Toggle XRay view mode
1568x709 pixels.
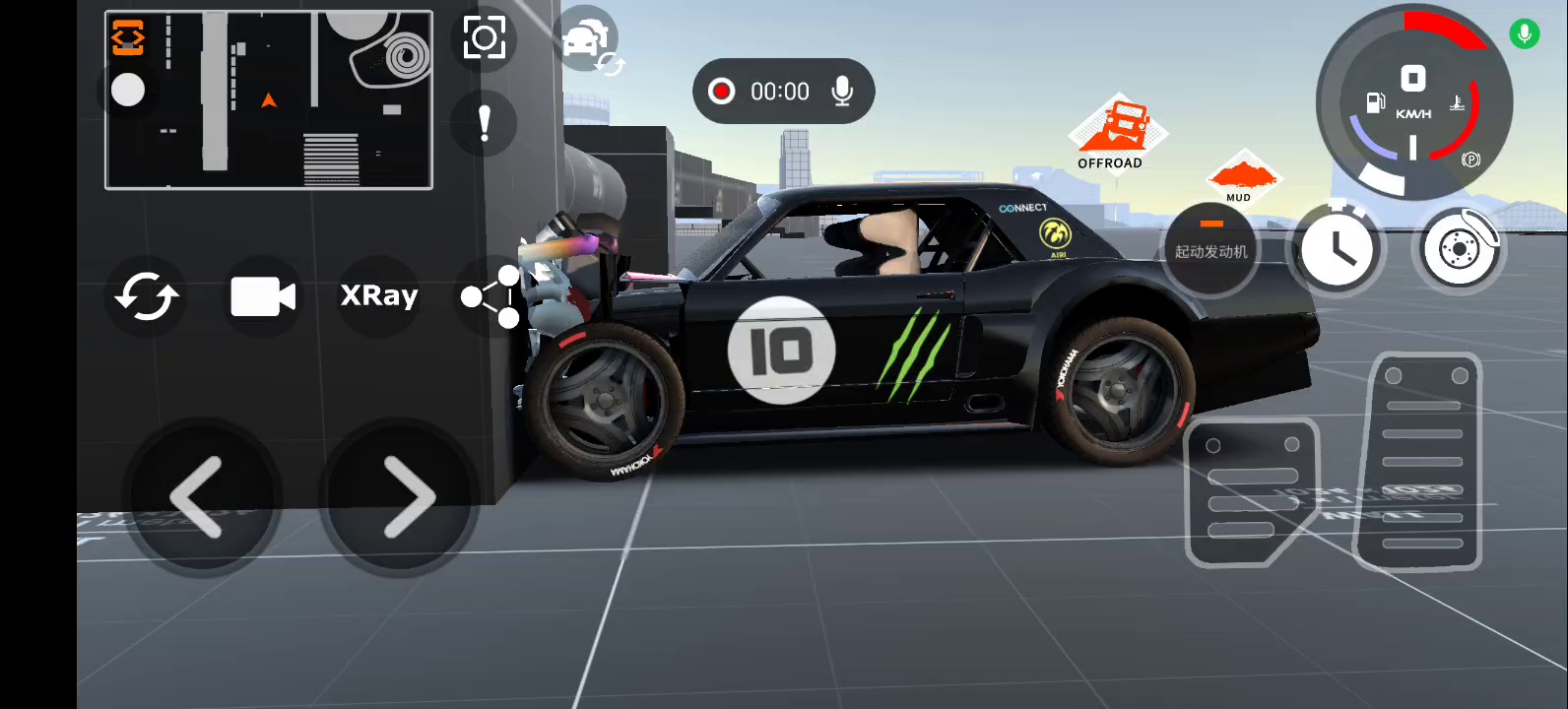[379, 295]
